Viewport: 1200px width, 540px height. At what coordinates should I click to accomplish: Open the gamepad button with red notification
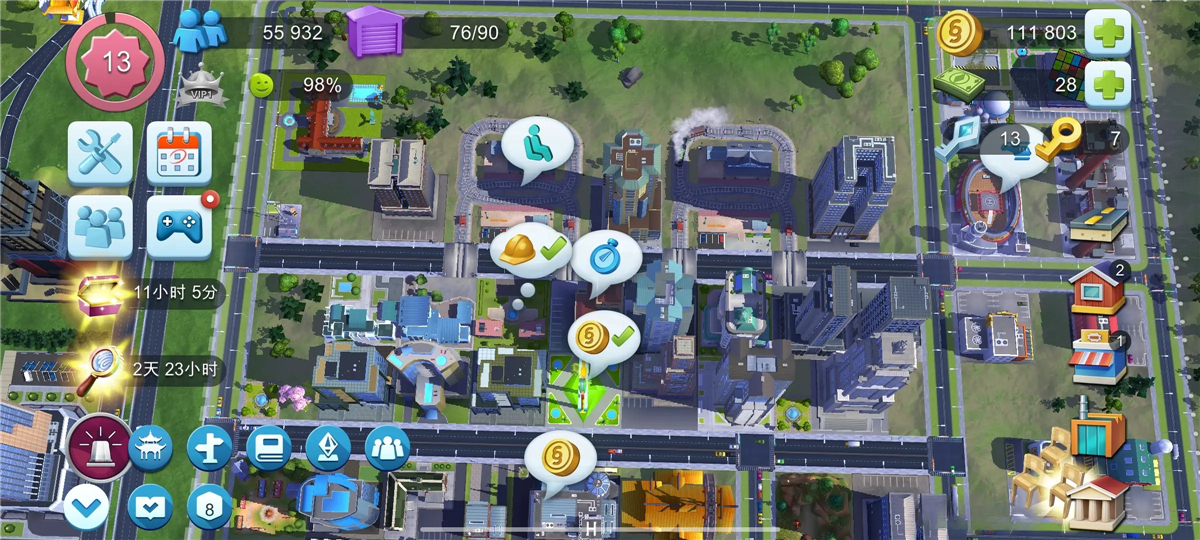click(x=179, y=226)
